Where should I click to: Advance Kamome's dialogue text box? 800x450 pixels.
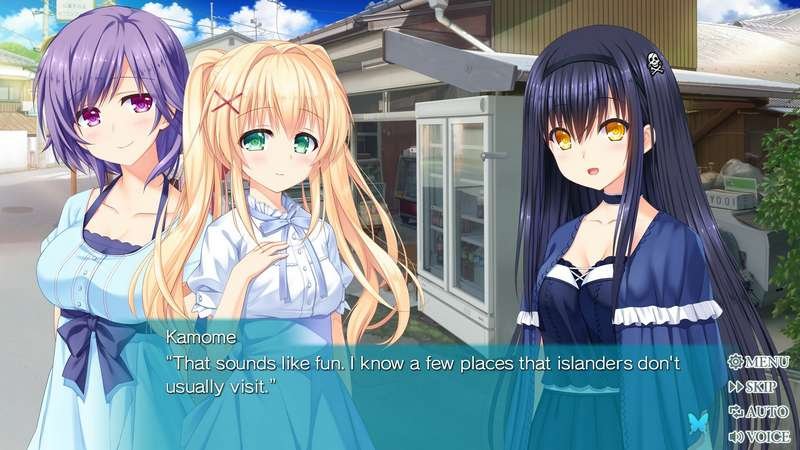[420, 375]
